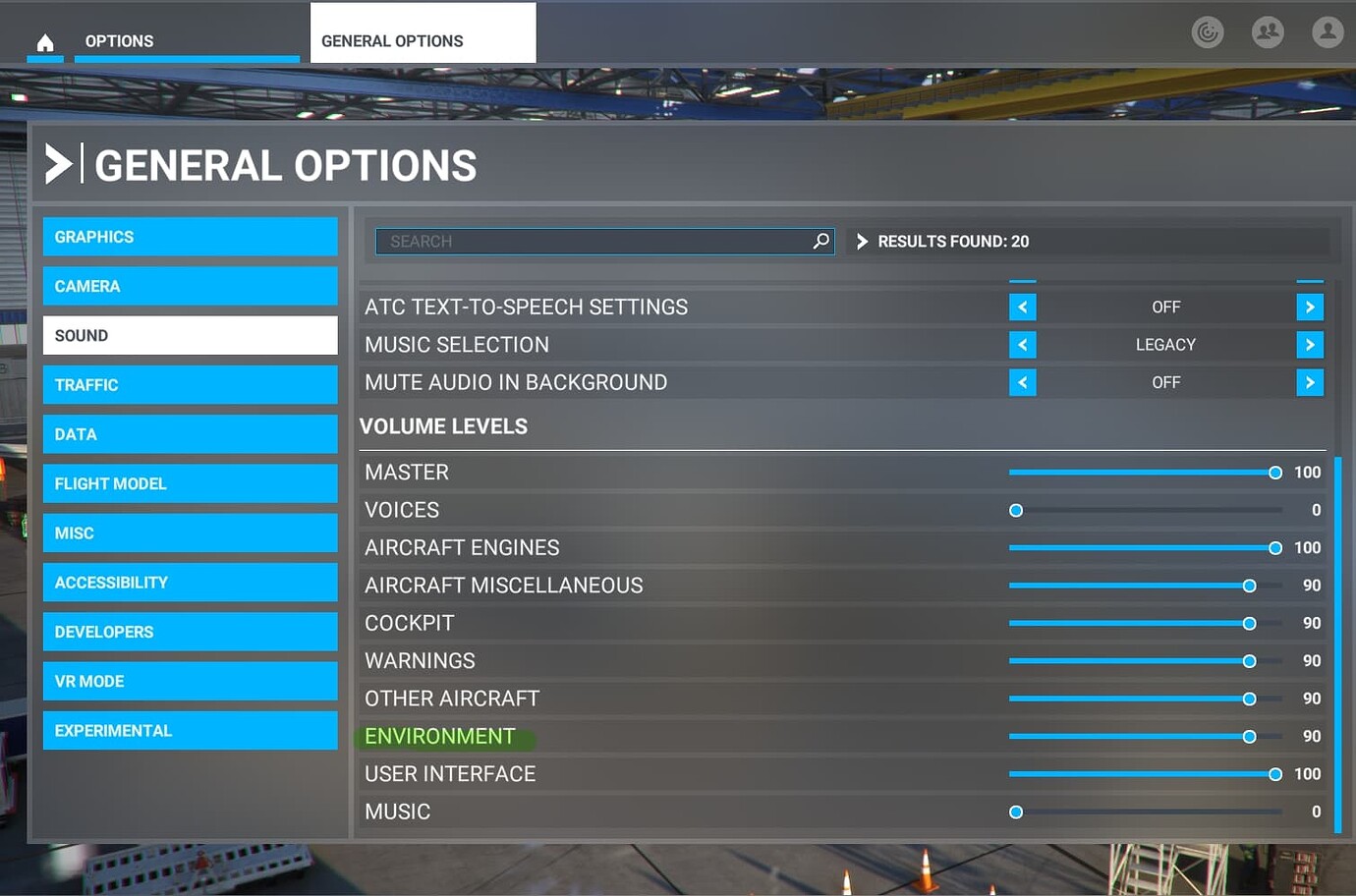Enable the EXPERIMENTAL options section
Image resolution: width=1356 pixels, height=896 pixels.
pos(190,730)
